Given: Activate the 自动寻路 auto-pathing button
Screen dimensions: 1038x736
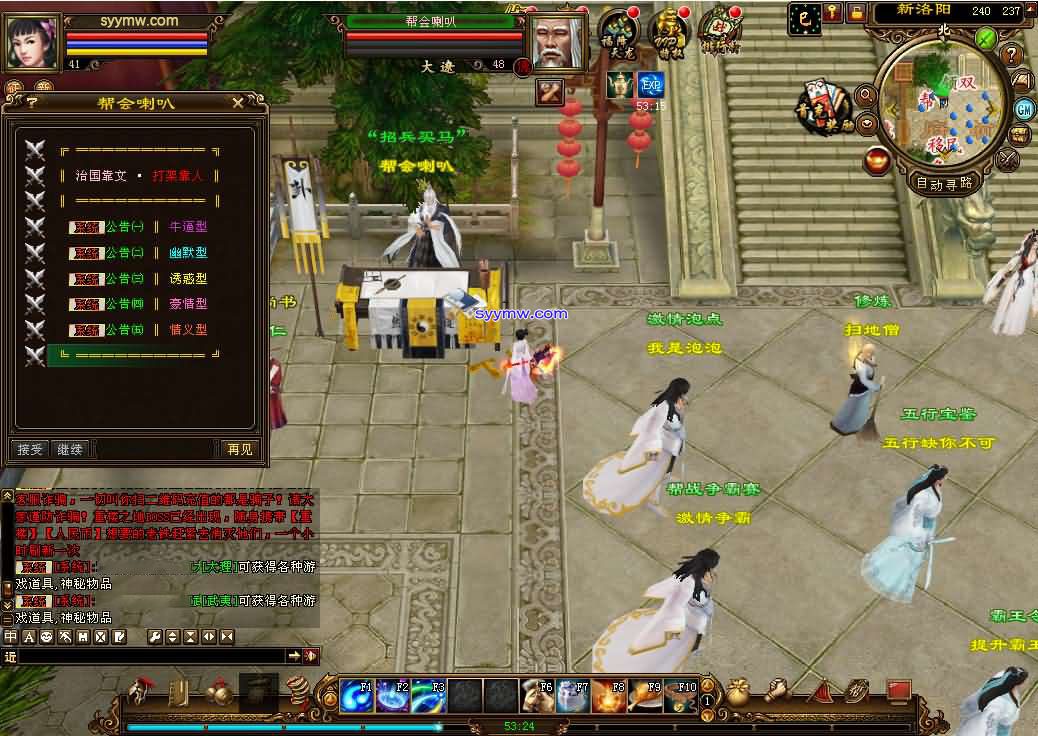Looking at the screenshot, I should (x=944, y=183).
